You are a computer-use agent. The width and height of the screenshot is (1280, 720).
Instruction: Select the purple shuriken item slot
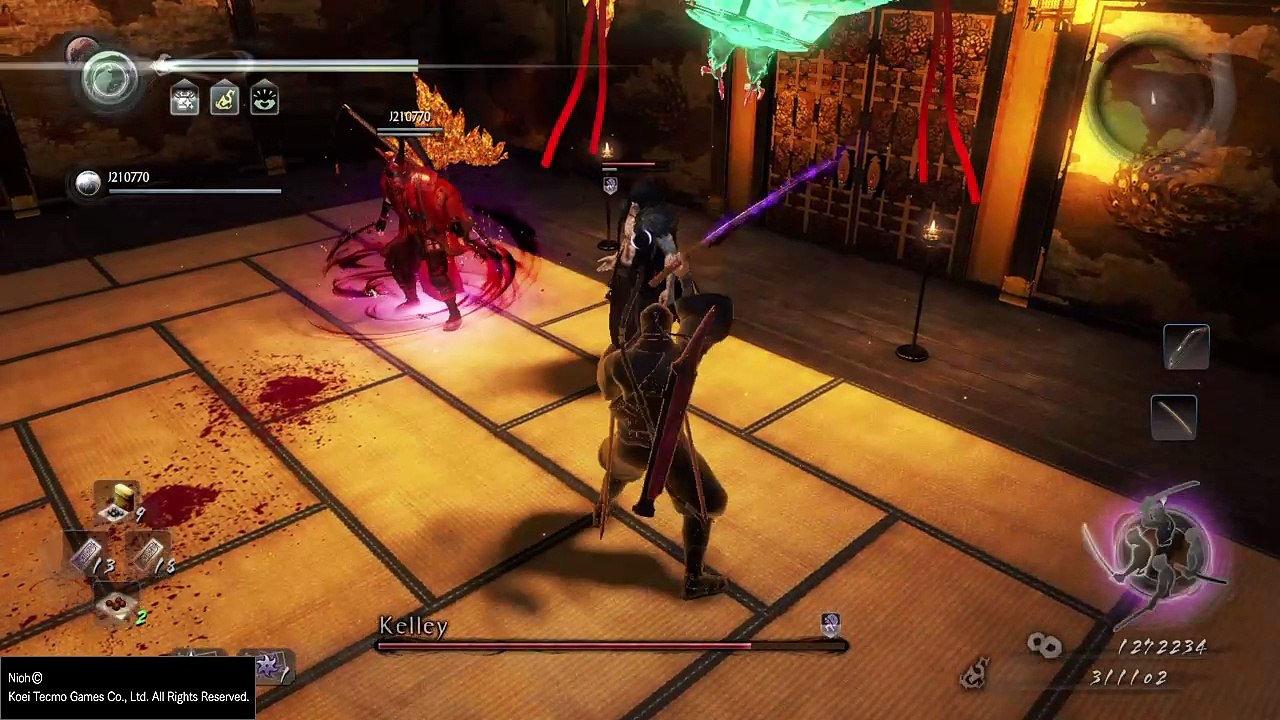[x=269, y=665]
